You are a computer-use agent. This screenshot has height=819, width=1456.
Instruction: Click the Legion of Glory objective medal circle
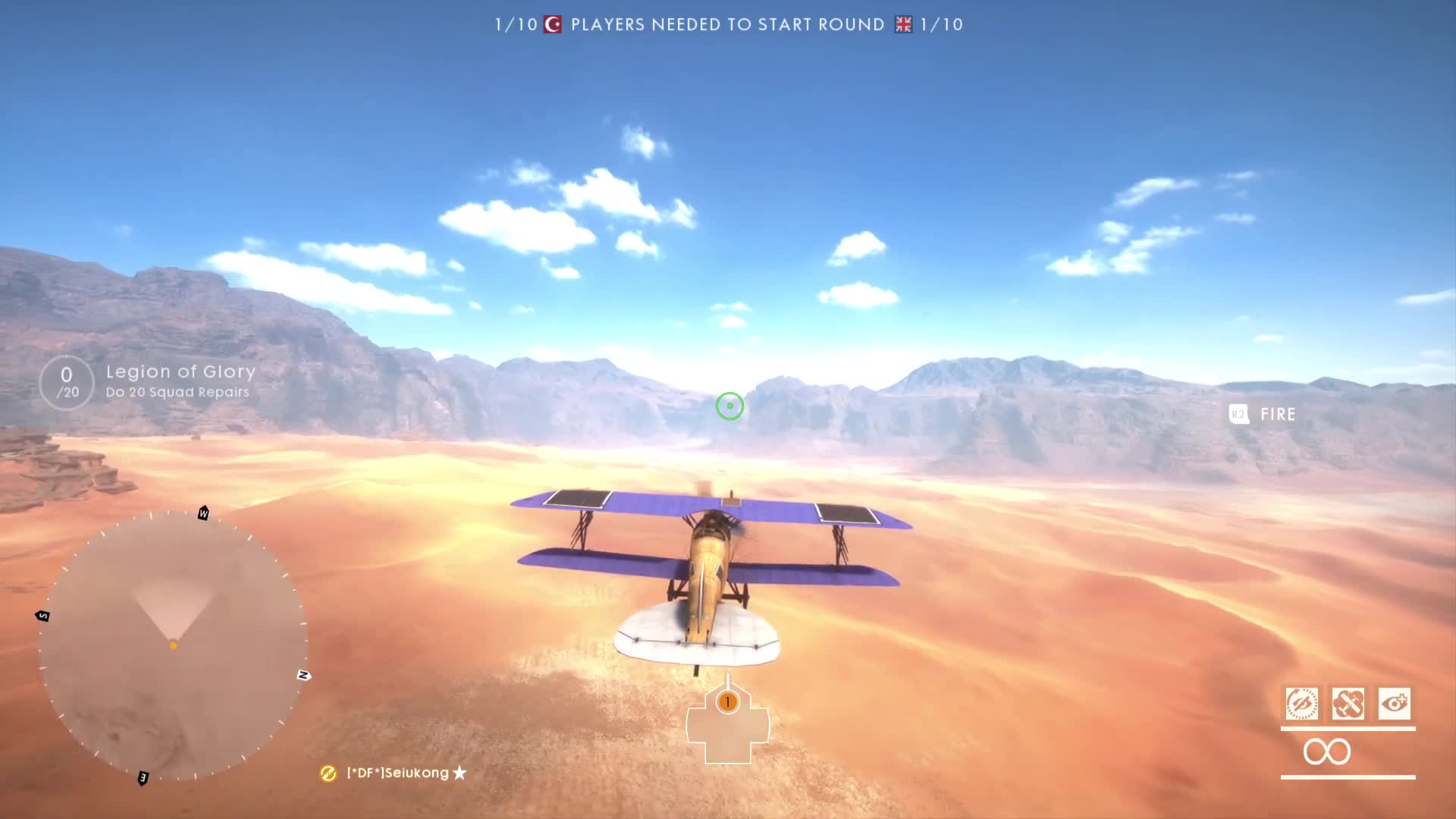coord(65,381)
